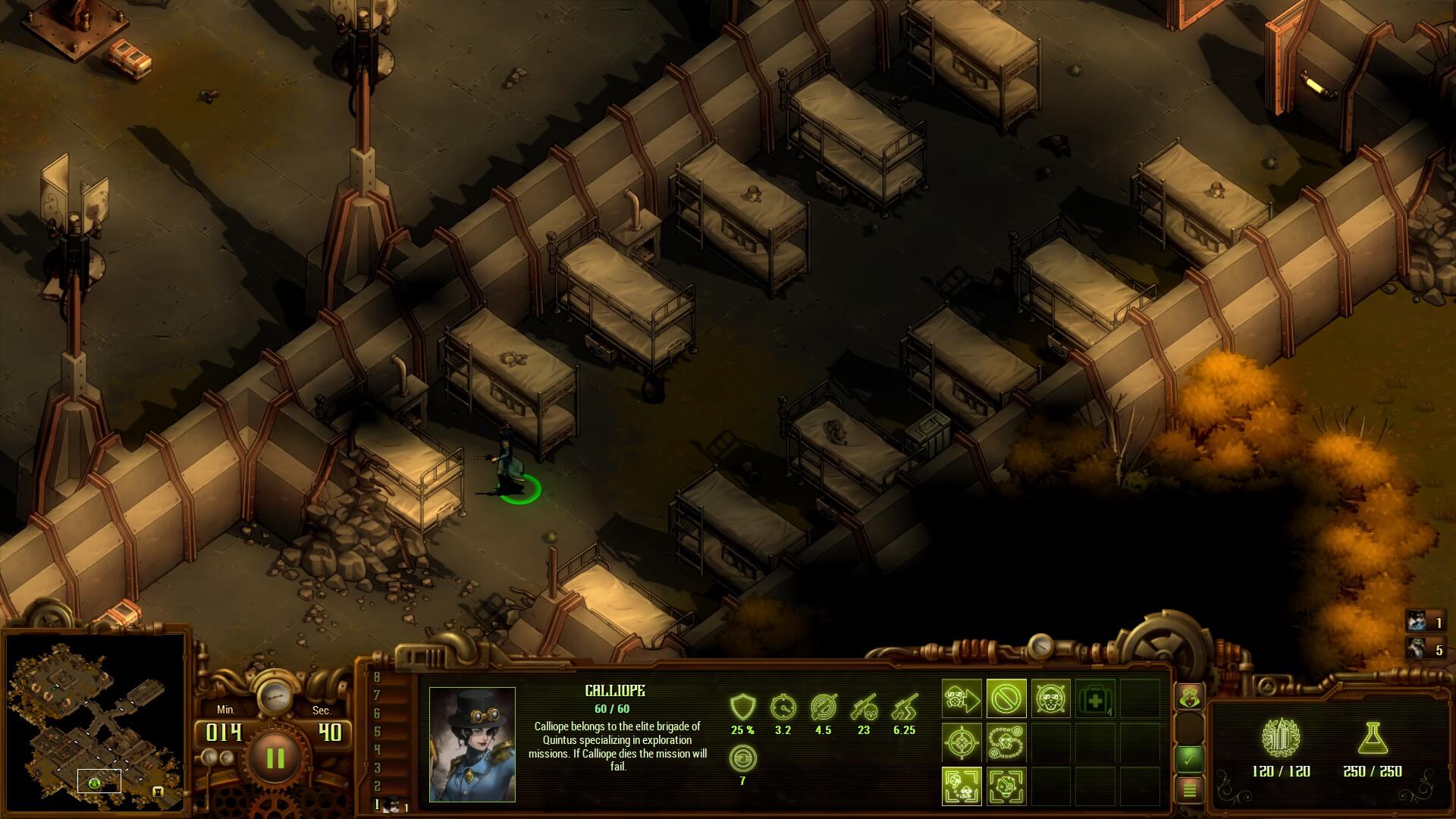Toggle the single-zombie head targeting mode icon

(1006, 786)
